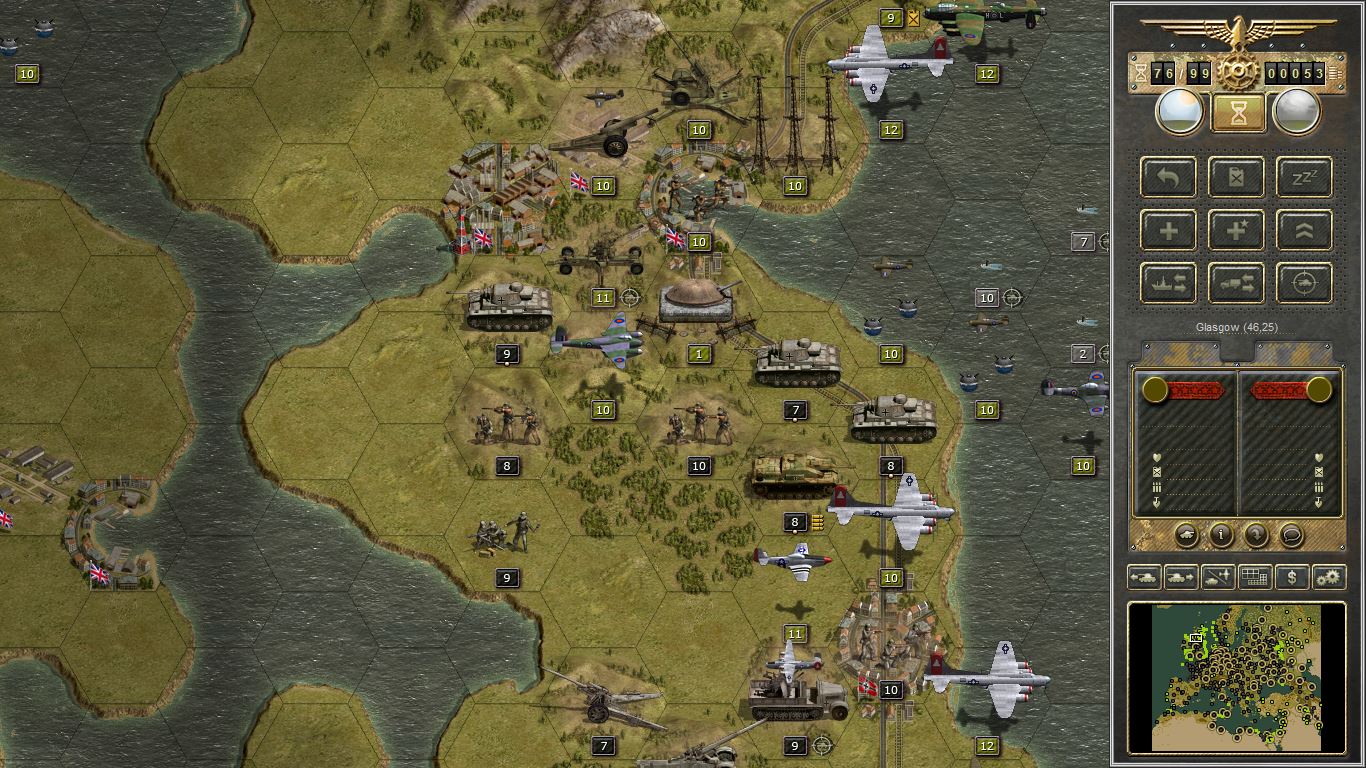Screen dimensions: 1366x768
Task: Open the purchase screen via dollar button
Action: tap(1292, 577)
